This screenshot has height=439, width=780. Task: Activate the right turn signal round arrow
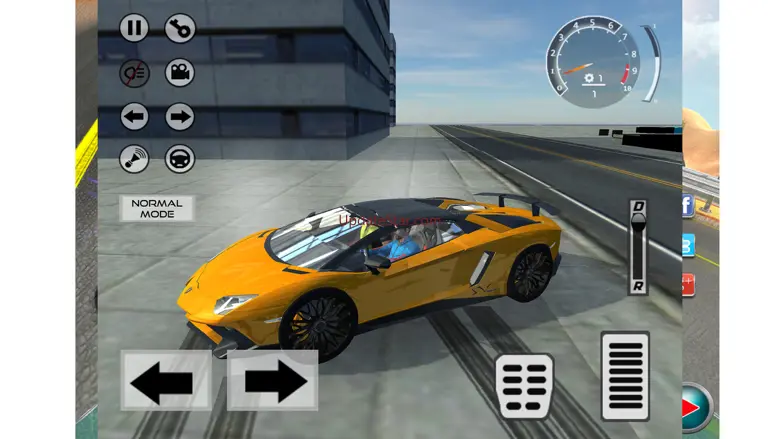pos(179,116)
